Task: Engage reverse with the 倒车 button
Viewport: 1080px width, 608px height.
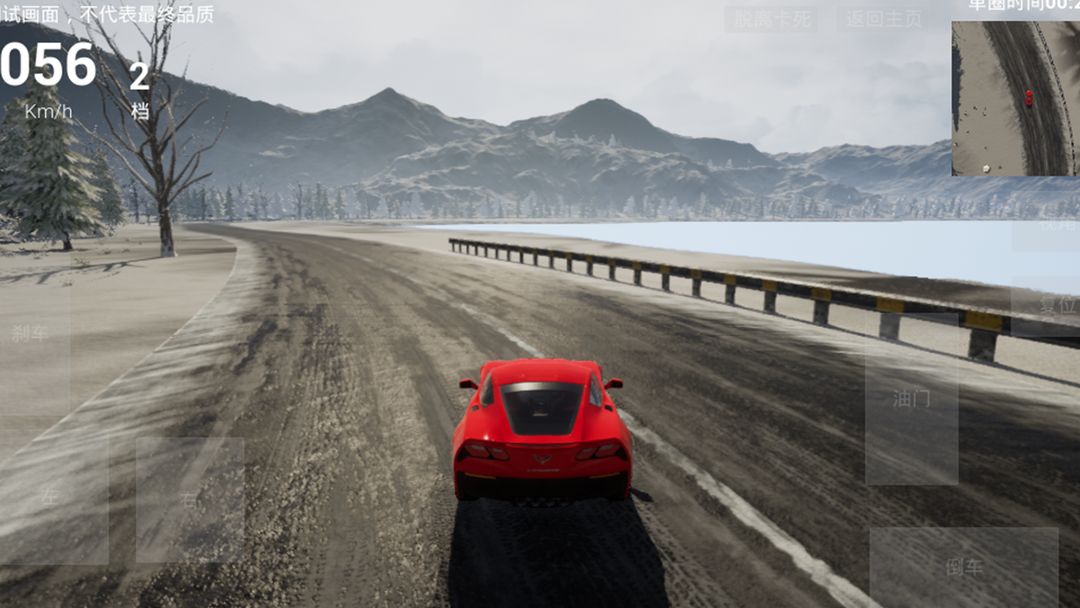Action: (x=963, y=566)
